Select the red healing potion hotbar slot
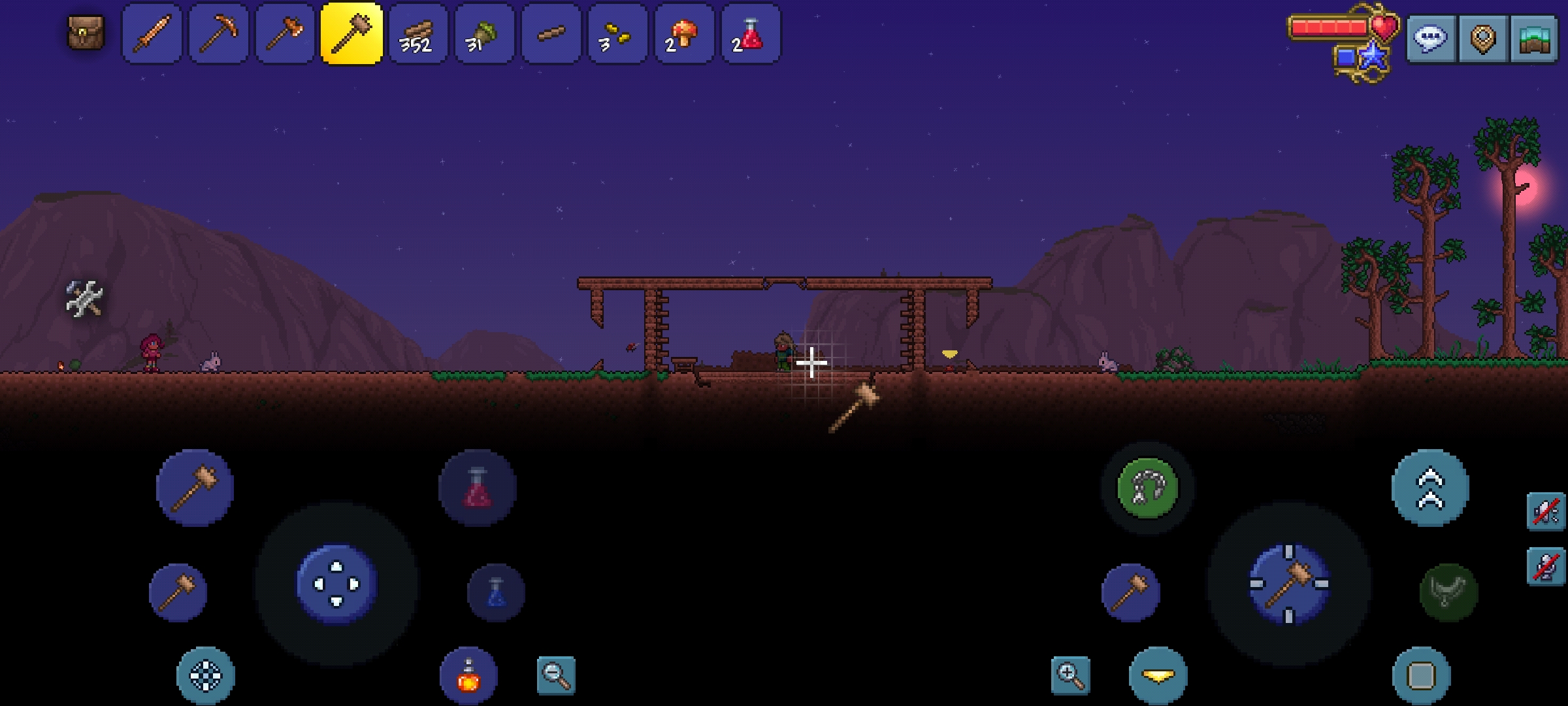Screen dimensions: 1568x706 [750, 34]
